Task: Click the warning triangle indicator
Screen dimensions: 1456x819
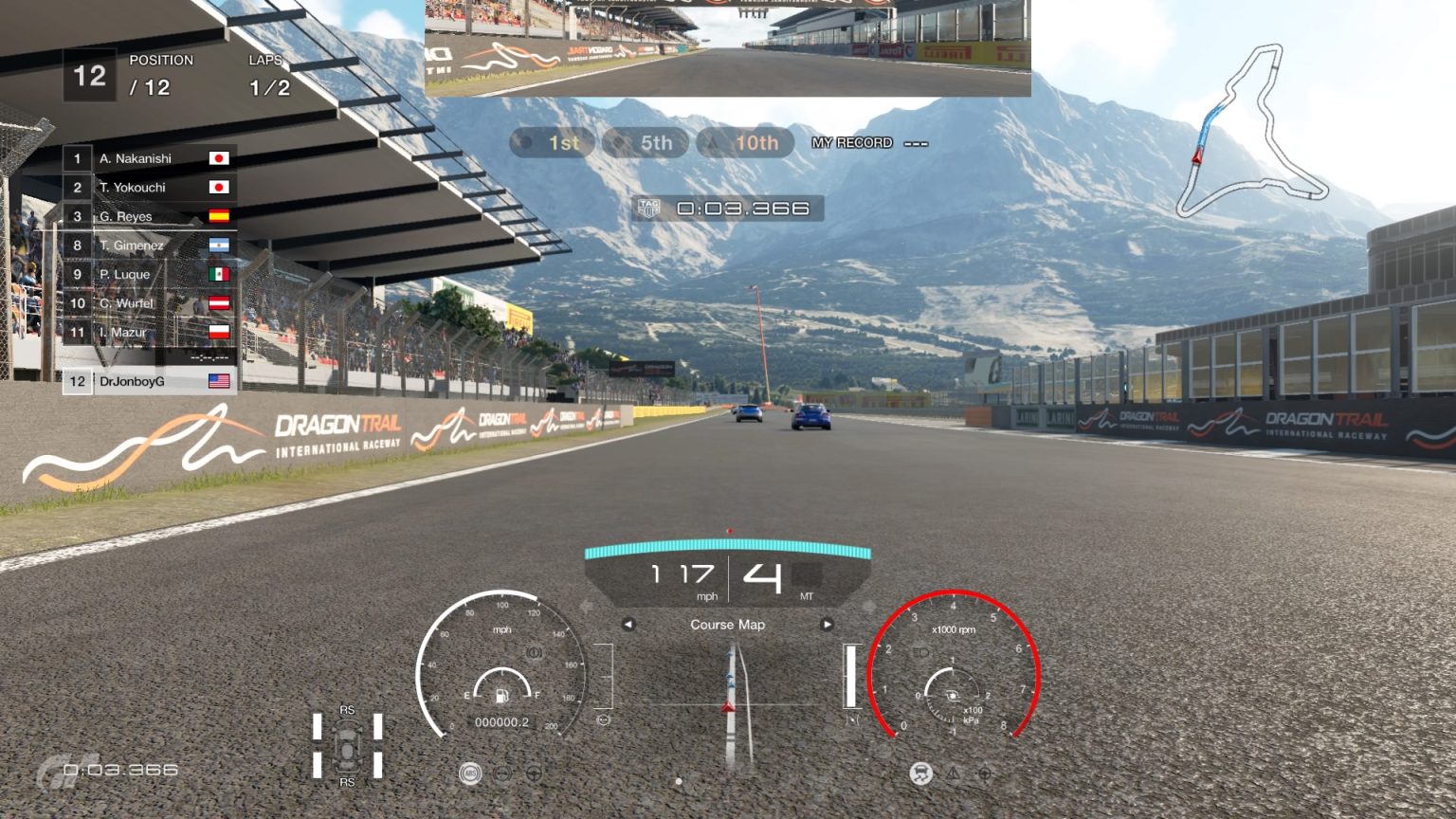Action: pyautogui.click(x=953, y=775)
